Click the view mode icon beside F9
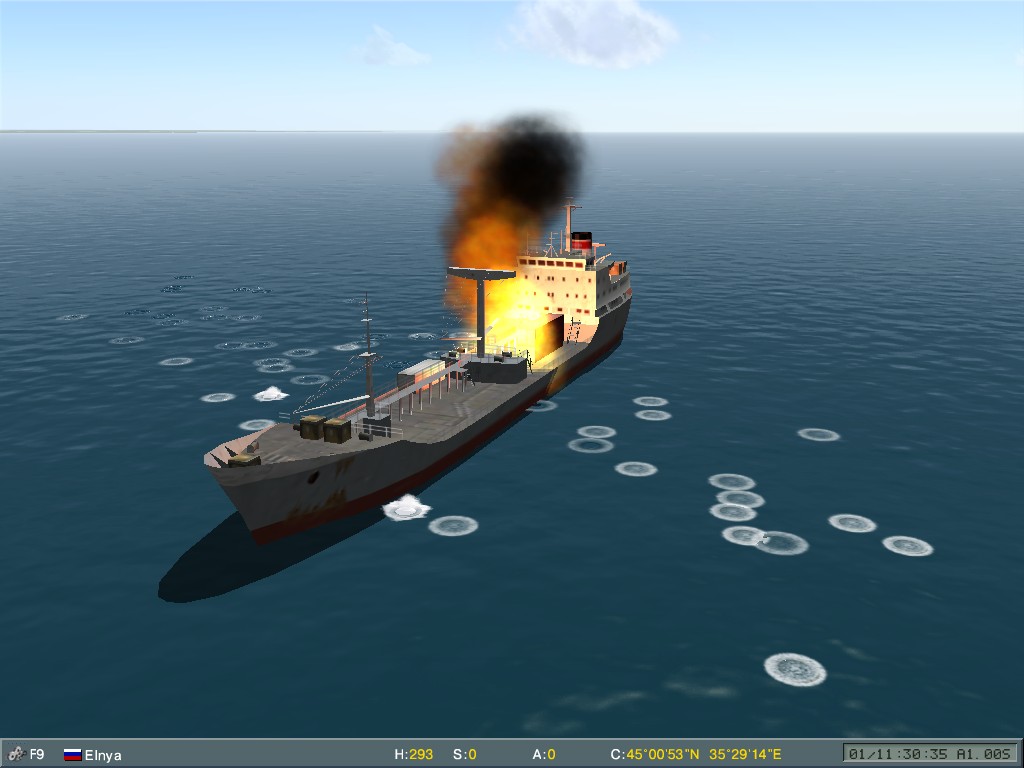Viewport: 1024px width, 768px height. tap(15, 754)
